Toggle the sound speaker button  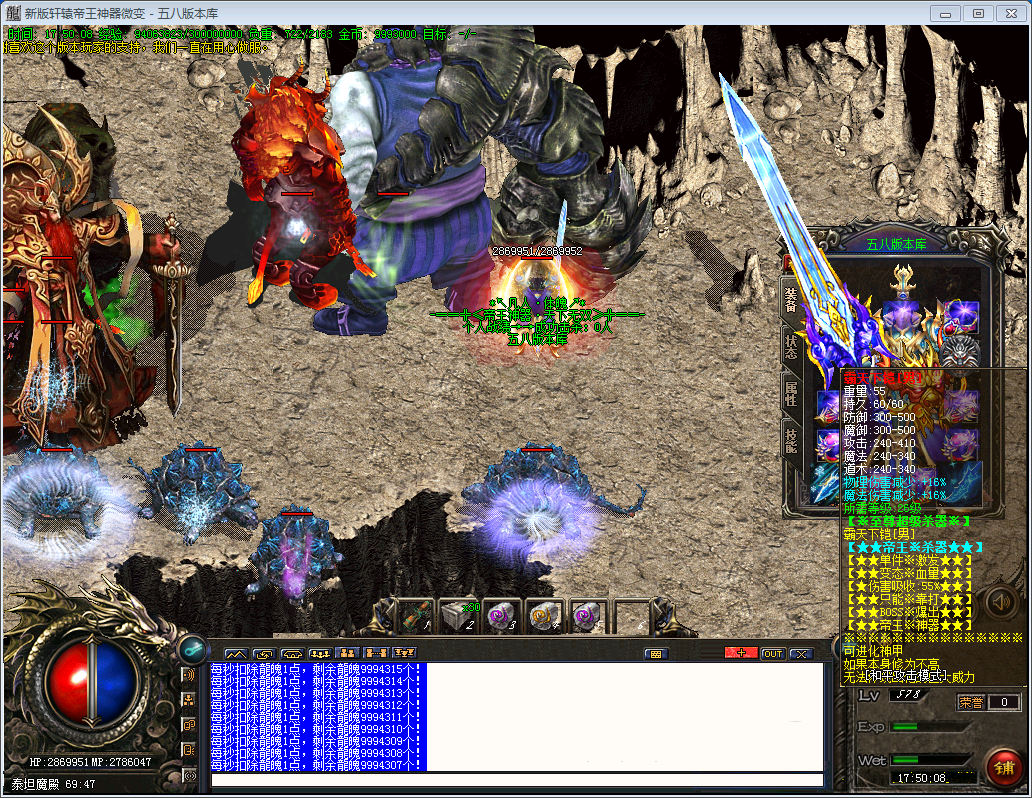(1000, 601)
